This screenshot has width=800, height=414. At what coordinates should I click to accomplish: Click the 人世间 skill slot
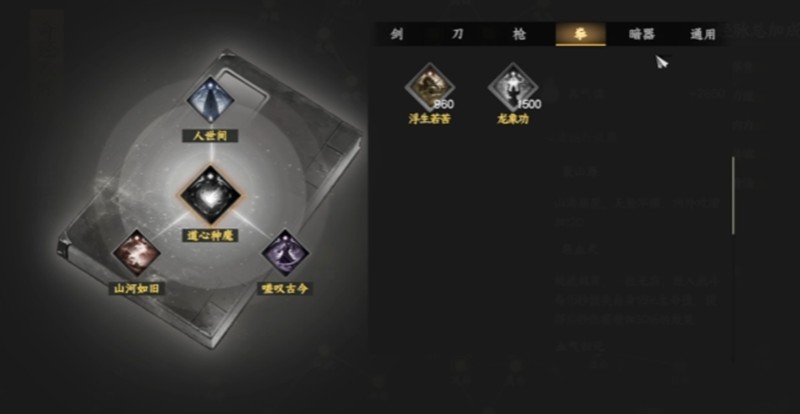click(x=211, y=101)
